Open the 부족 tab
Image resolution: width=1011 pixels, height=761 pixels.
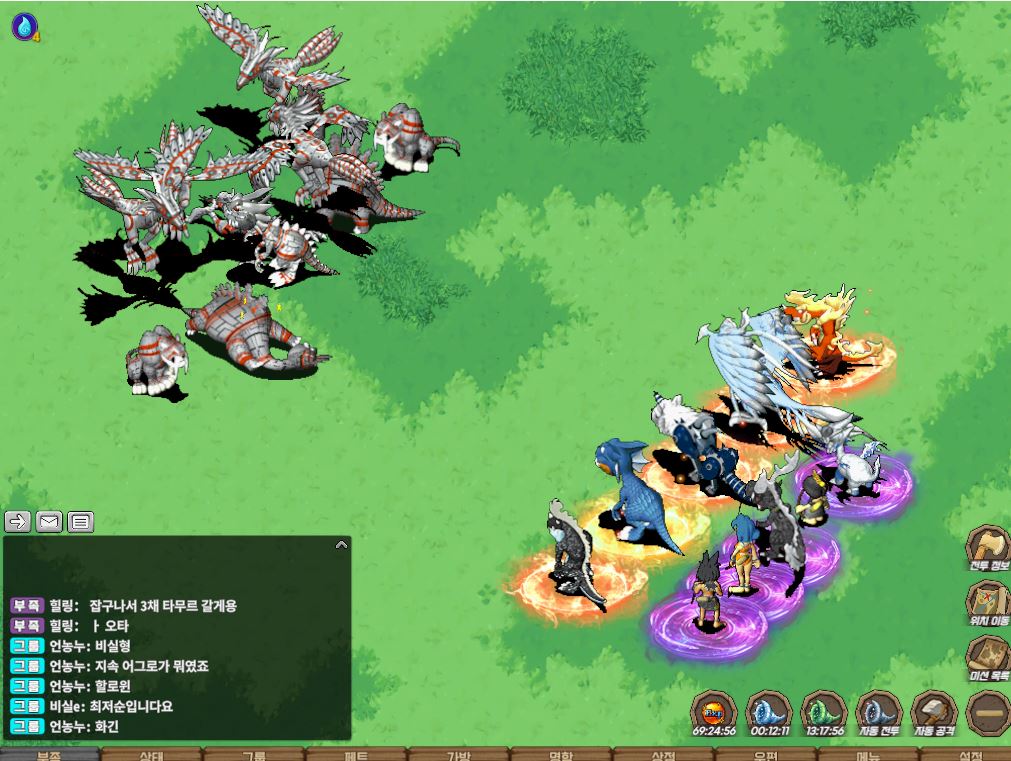click(x=48, y=755)
